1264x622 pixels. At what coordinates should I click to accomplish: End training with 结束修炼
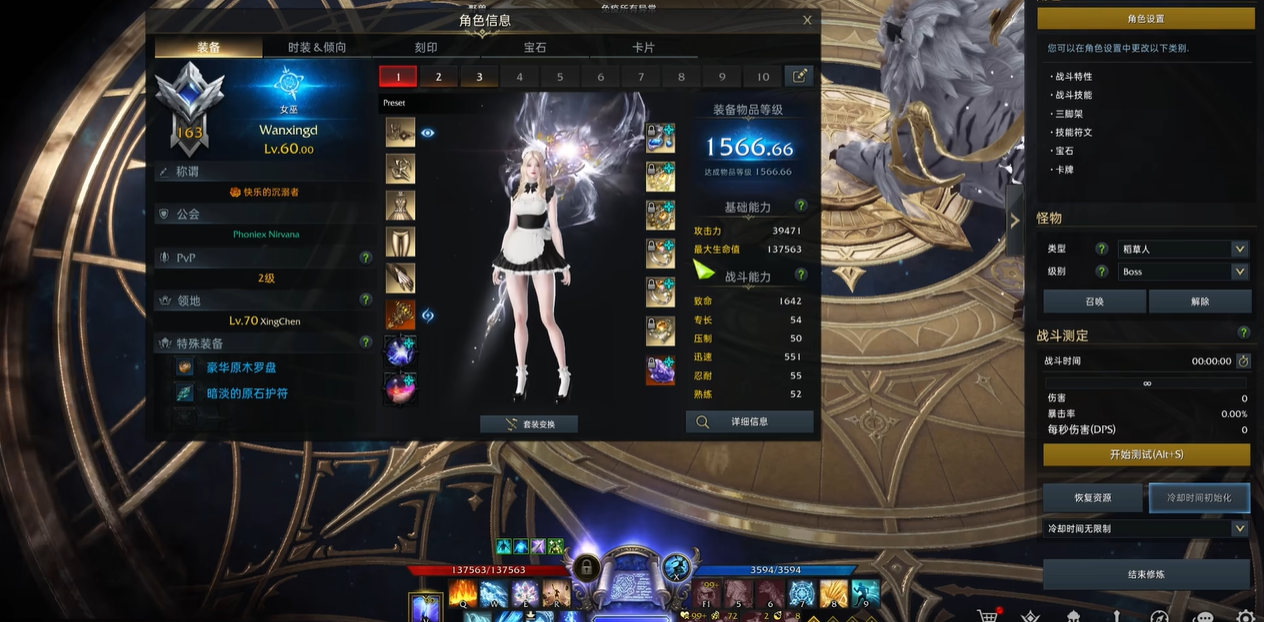(x=1146, y=574)
